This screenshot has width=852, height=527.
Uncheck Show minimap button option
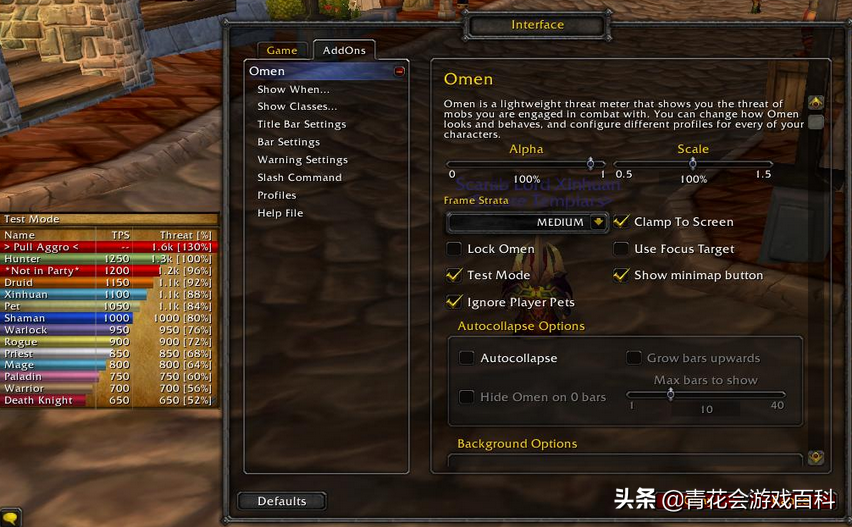tap(622, 275)
